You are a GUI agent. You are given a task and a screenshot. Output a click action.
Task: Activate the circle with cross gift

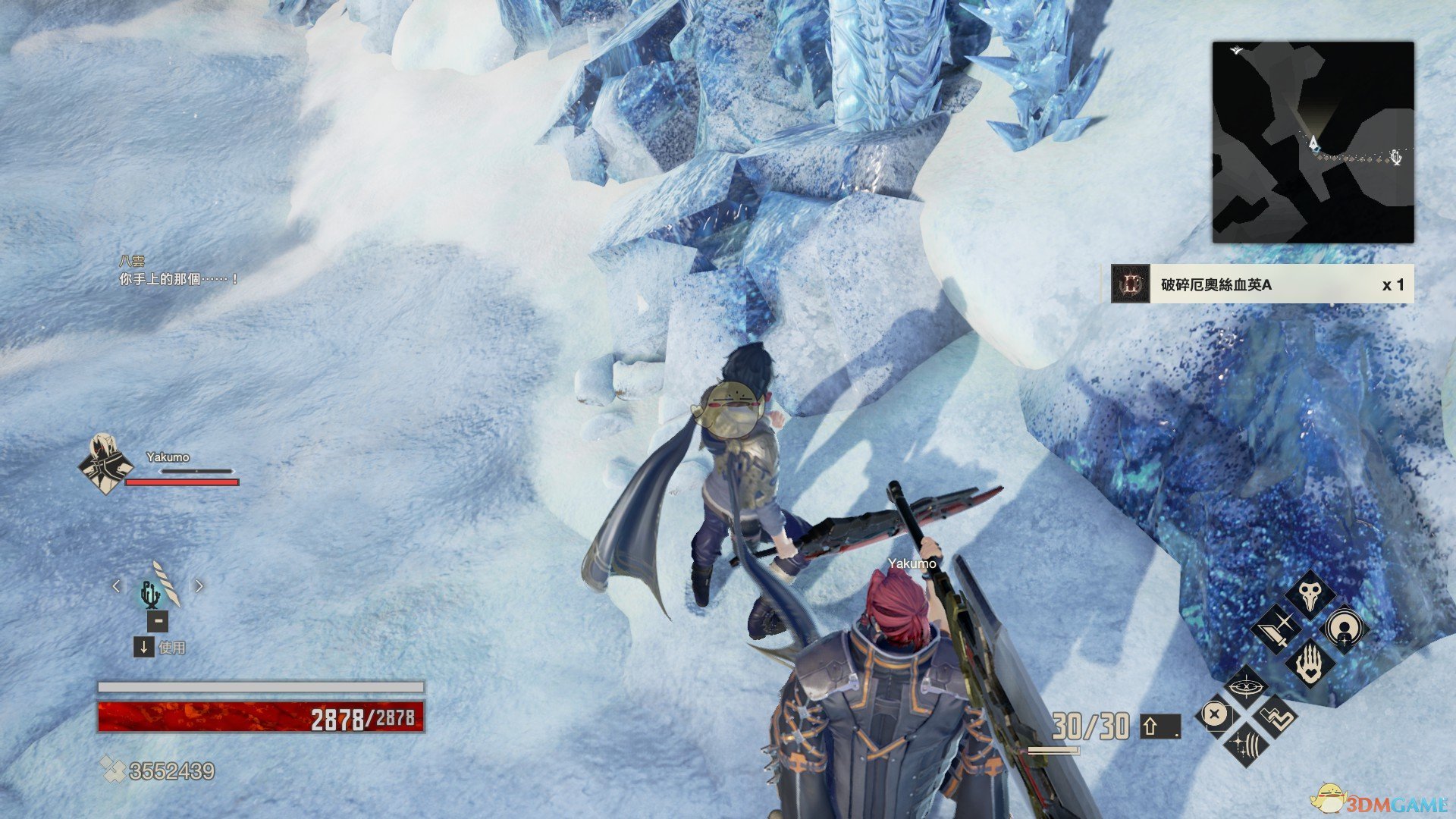pyautogui.click(x=1214, y=714)
